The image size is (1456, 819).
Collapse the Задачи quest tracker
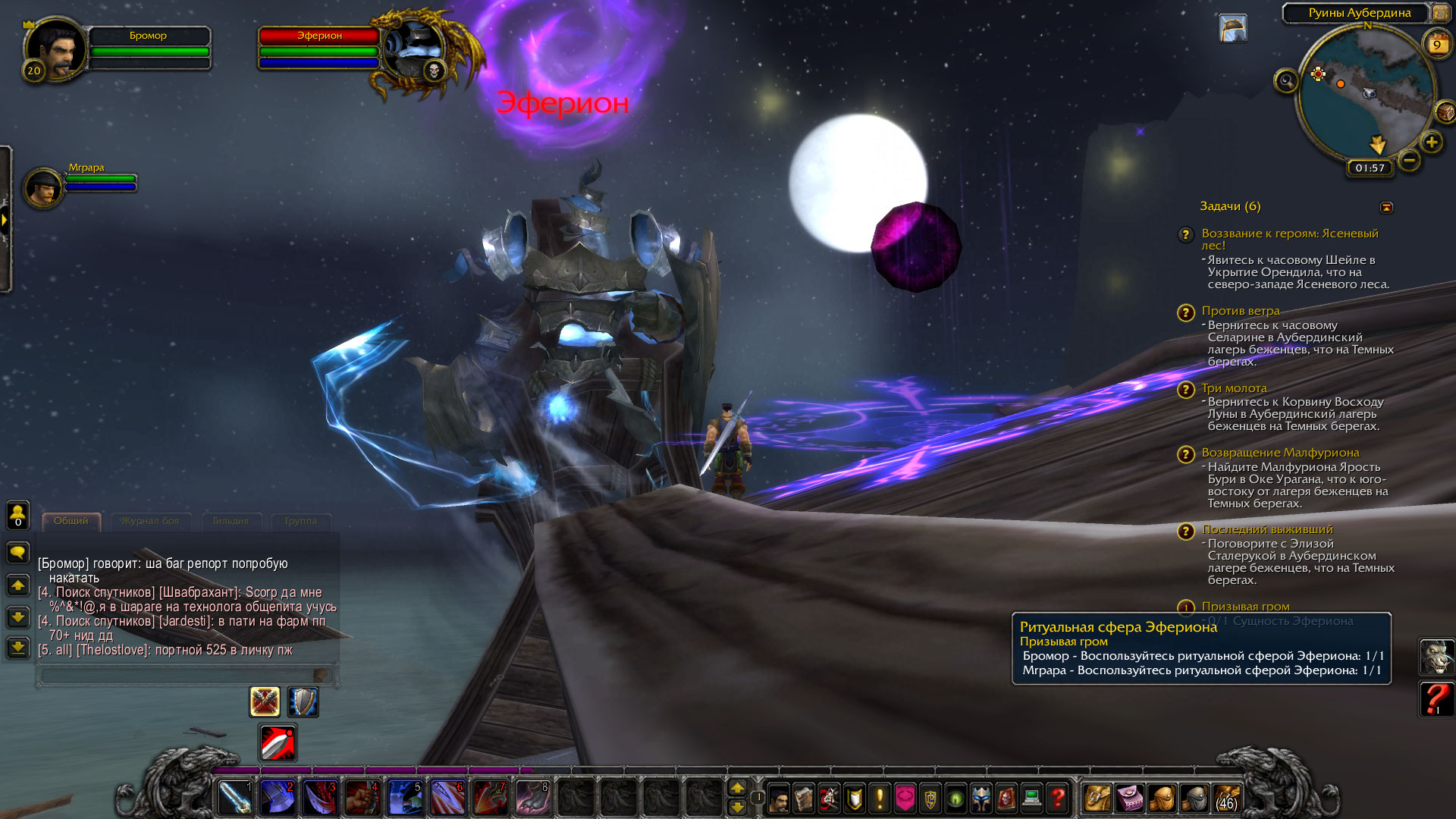1386,207
